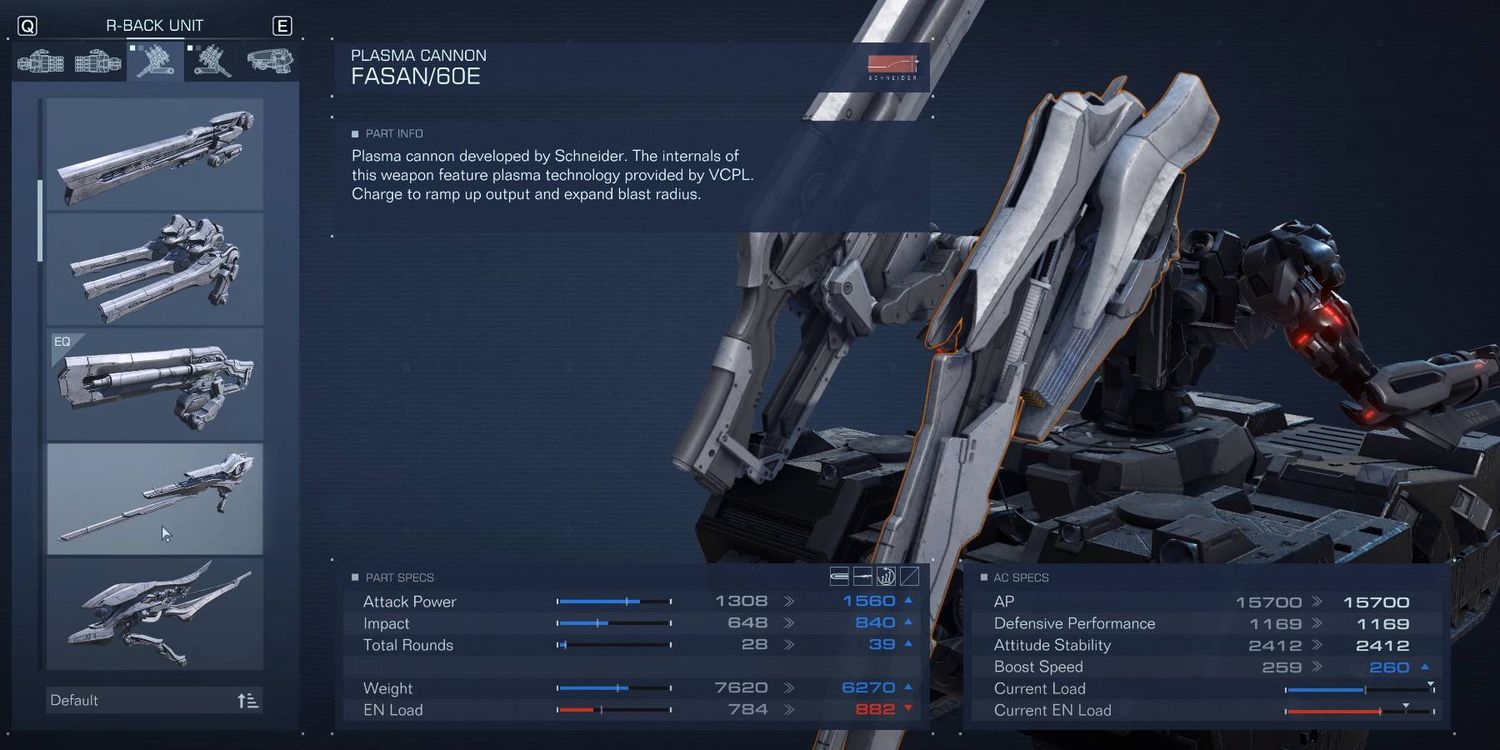Select the currently equipped EQ weapon
This screenshot has width=1500, height=750.
point(155,384)
